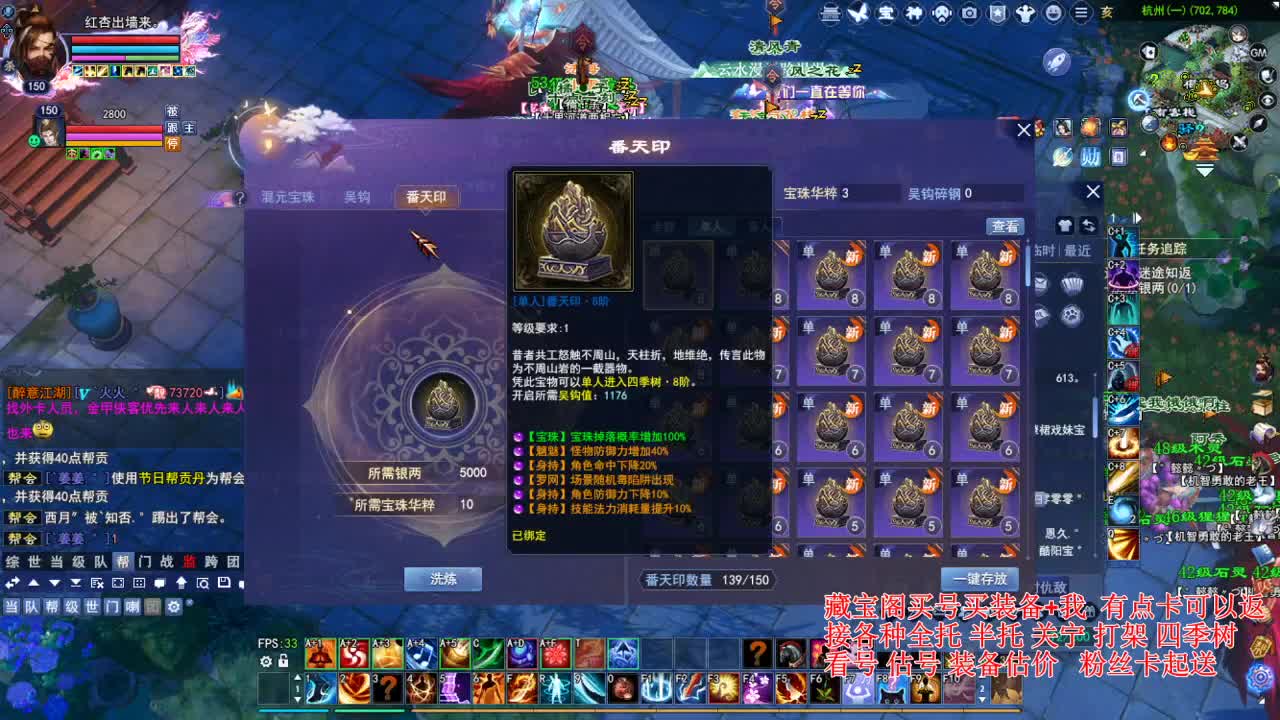Toggle 跟 follow on the party member frame
The height and width of the screenshot is (720, 1280).
pos(172,128)
